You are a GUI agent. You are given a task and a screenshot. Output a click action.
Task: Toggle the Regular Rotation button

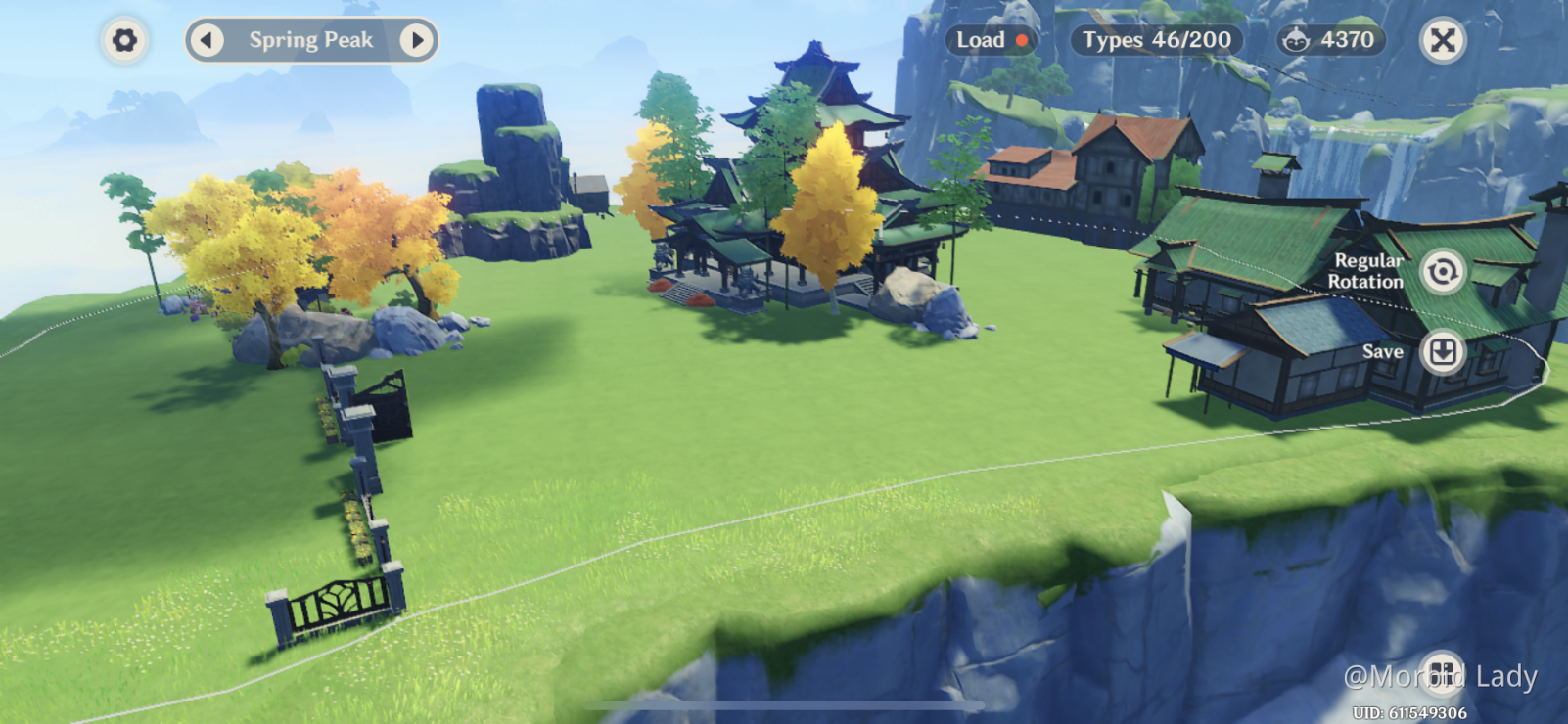tap(1442, 271)
